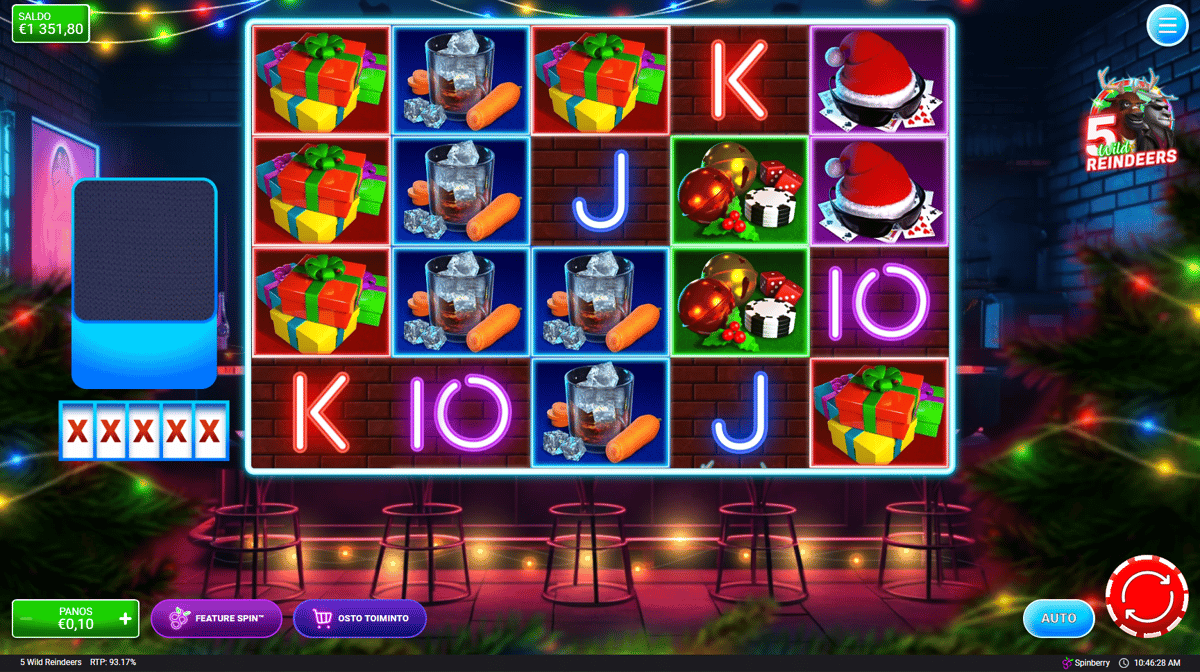
Task: Decrease the bet with the minus sign
Action: [27, 619]
